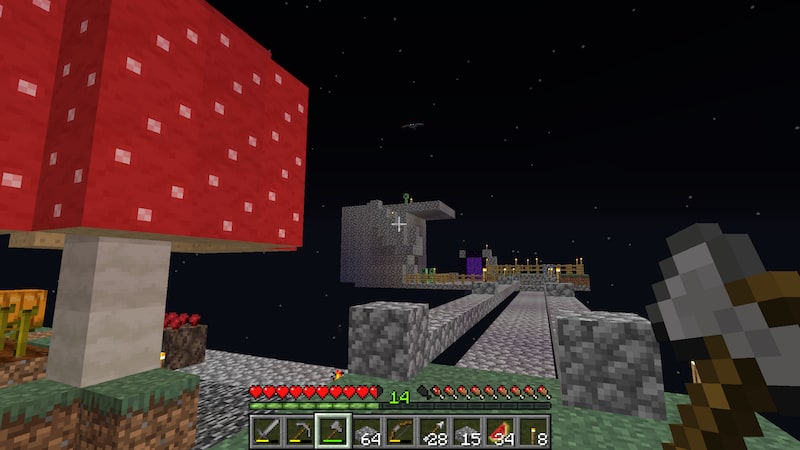
Task: Select the melon slices slot
Action: click(501, 431)
